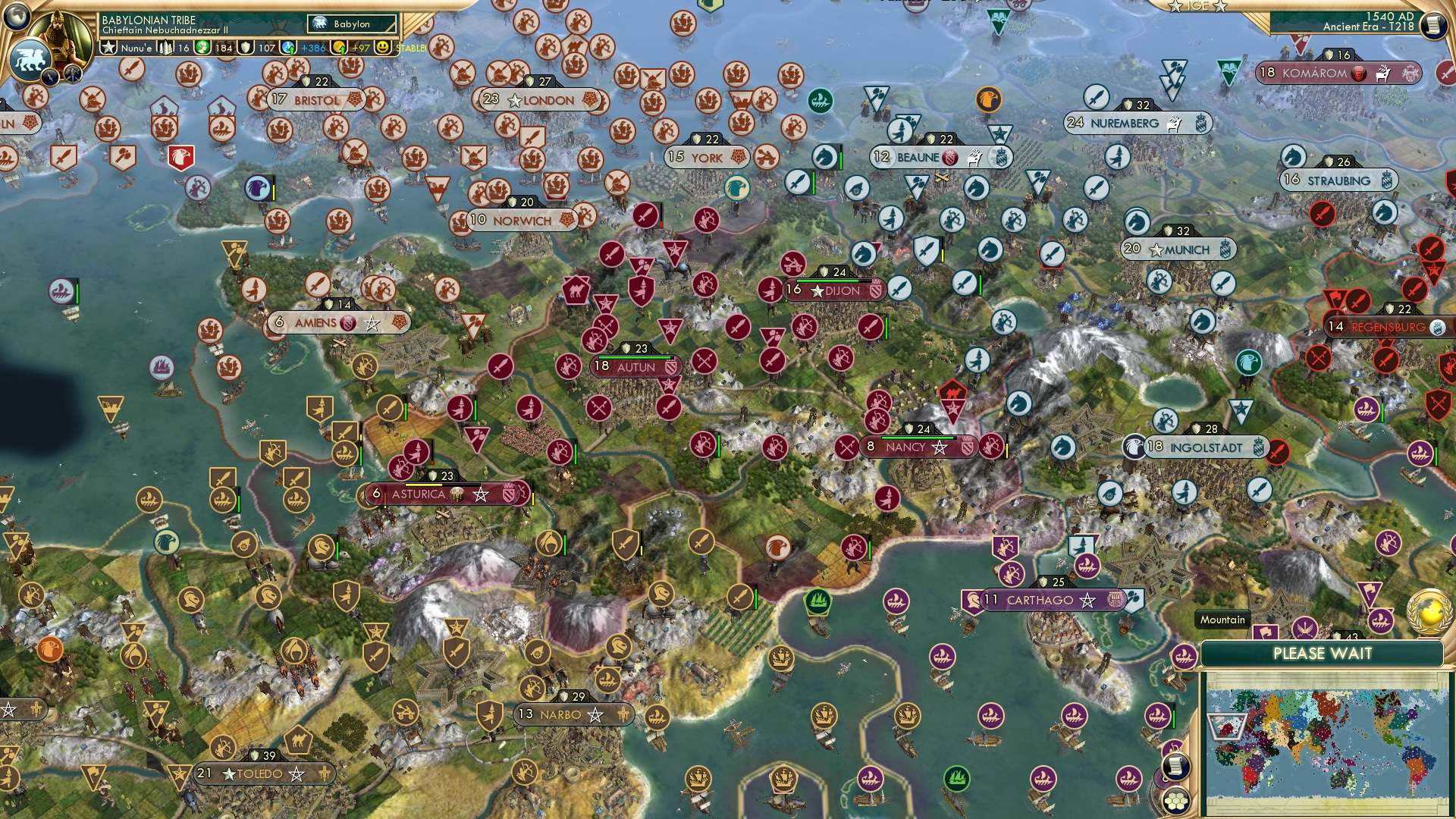
Task: Click the viewport rectangle on the minimap
Action: click(1227, 726)
